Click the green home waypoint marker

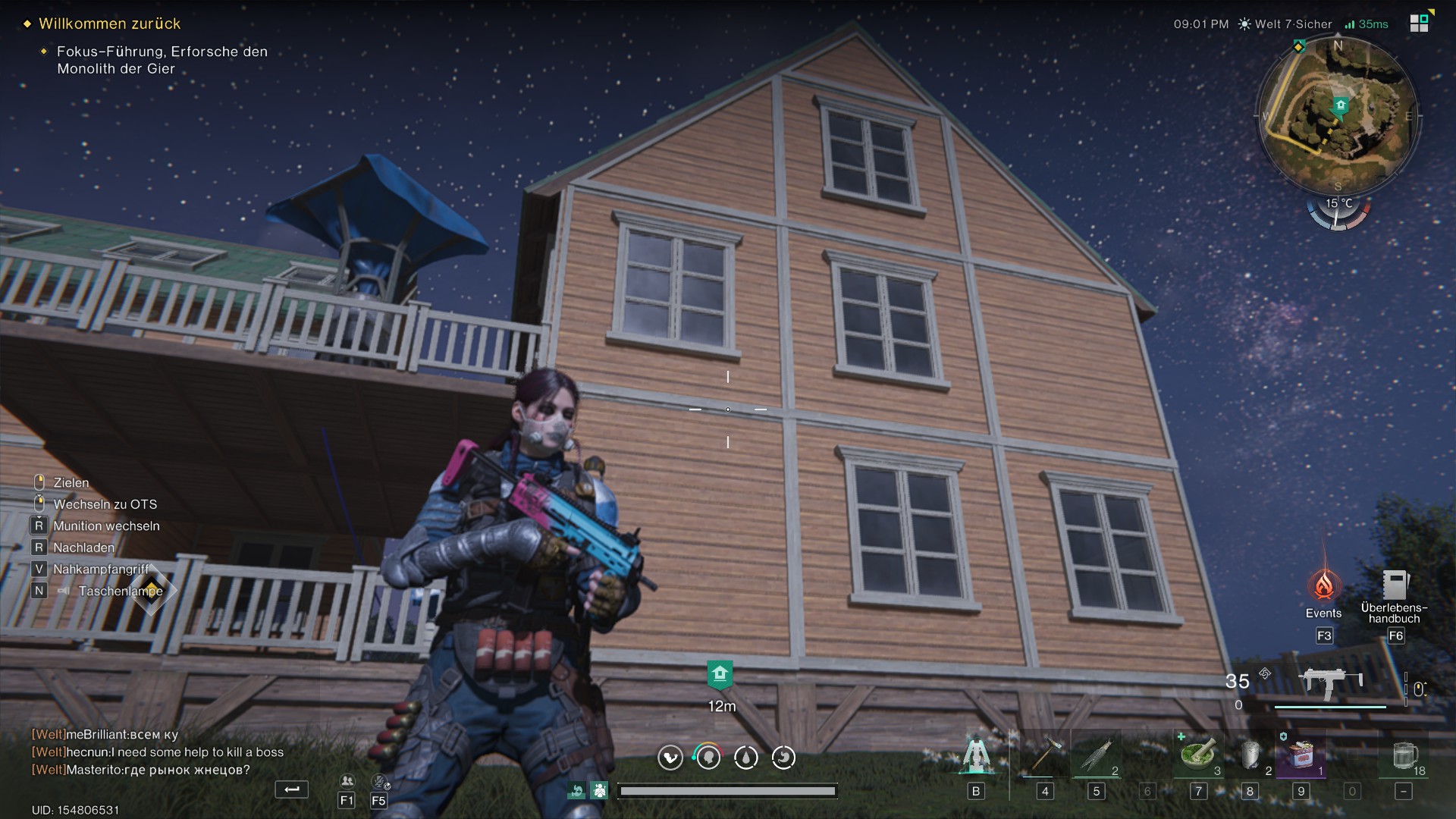coord(720,674)
